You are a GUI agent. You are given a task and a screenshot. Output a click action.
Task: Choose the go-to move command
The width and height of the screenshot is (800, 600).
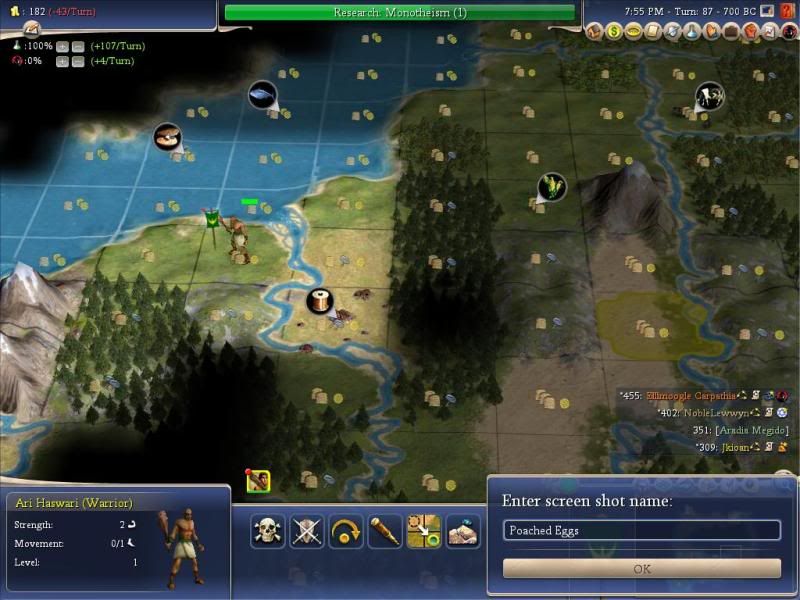[423, 530]
